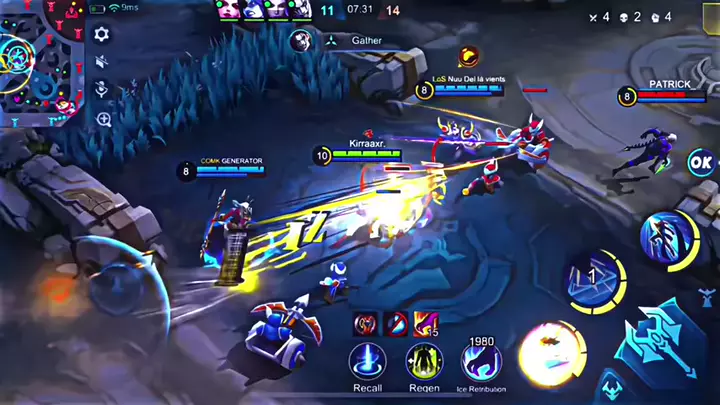The height and width of the screenshot is (405, 720).
Task: Use the Regen ability
Action: pos(424,361)
